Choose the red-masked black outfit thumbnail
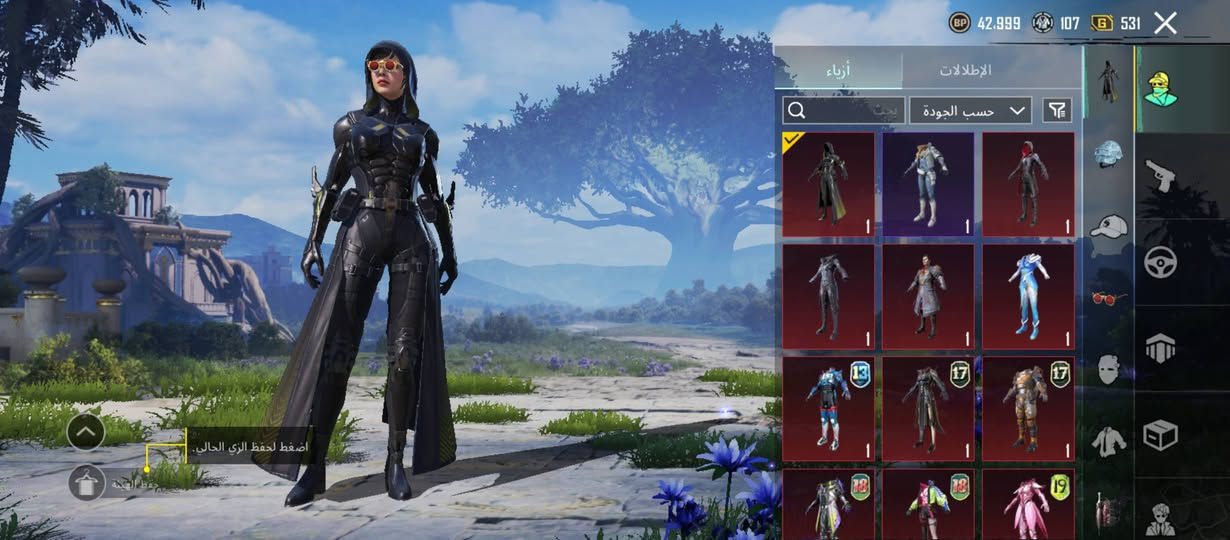The width and height of the screenshot is (1230, 540). point(1028,184)
